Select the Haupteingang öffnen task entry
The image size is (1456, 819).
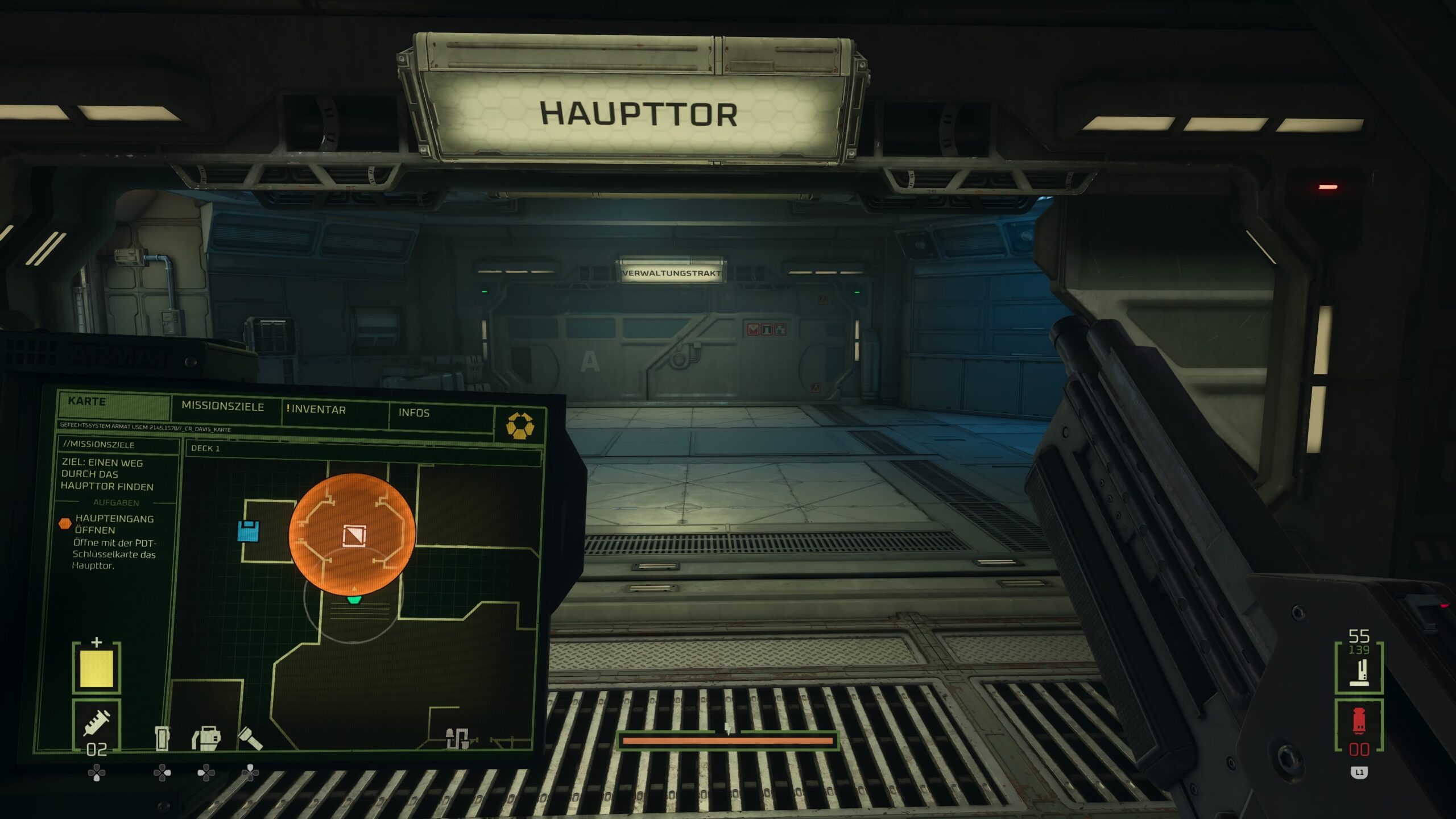(x=114, y=524)
